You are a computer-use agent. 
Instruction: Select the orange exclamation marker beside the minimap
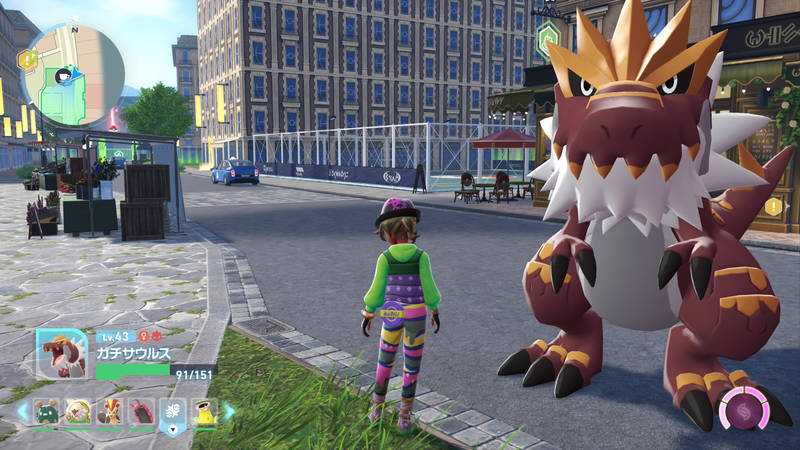click(27, 60)
